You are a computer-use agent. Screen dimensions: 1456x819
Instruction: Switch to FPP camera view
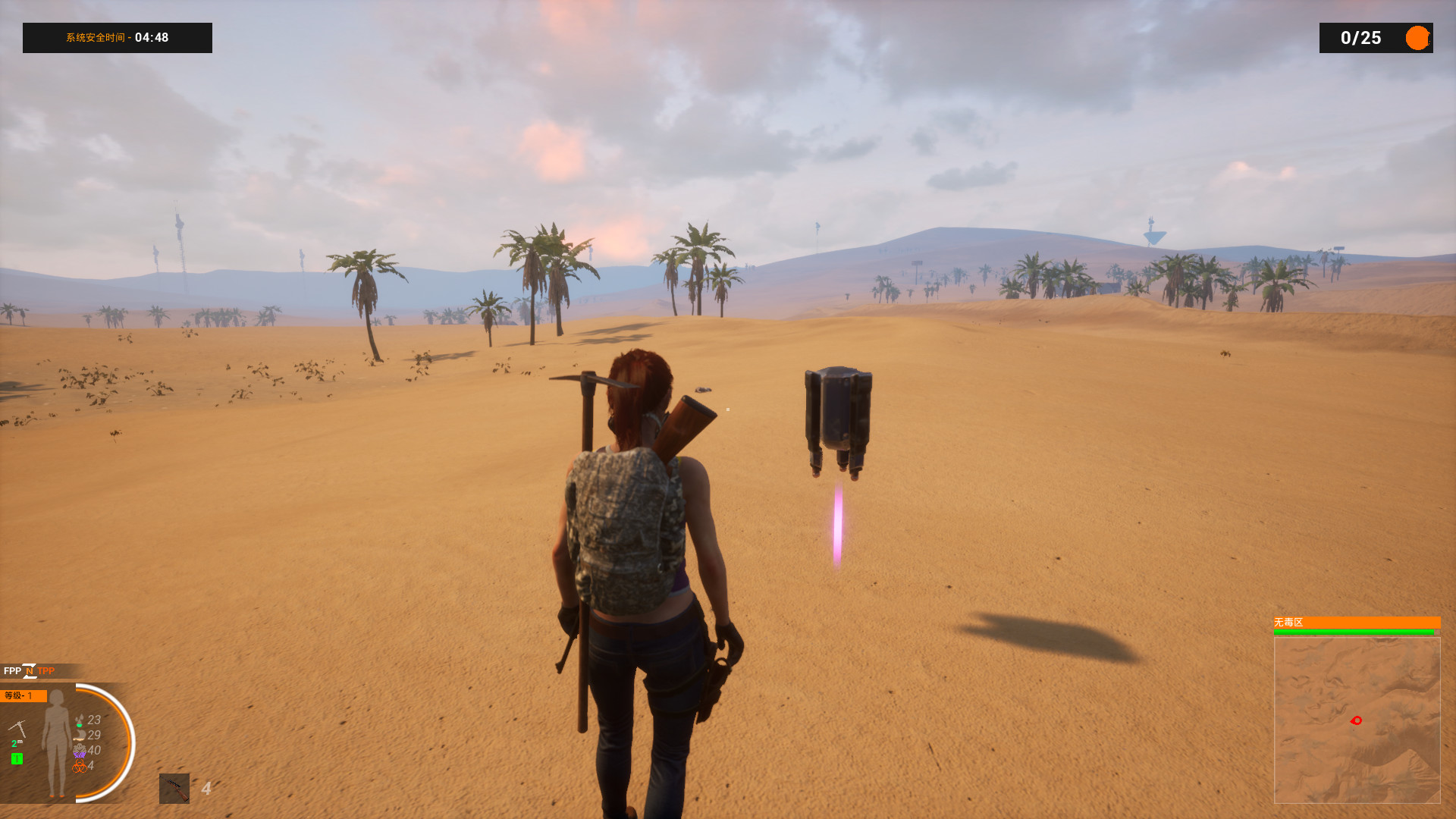coord(13,670)
